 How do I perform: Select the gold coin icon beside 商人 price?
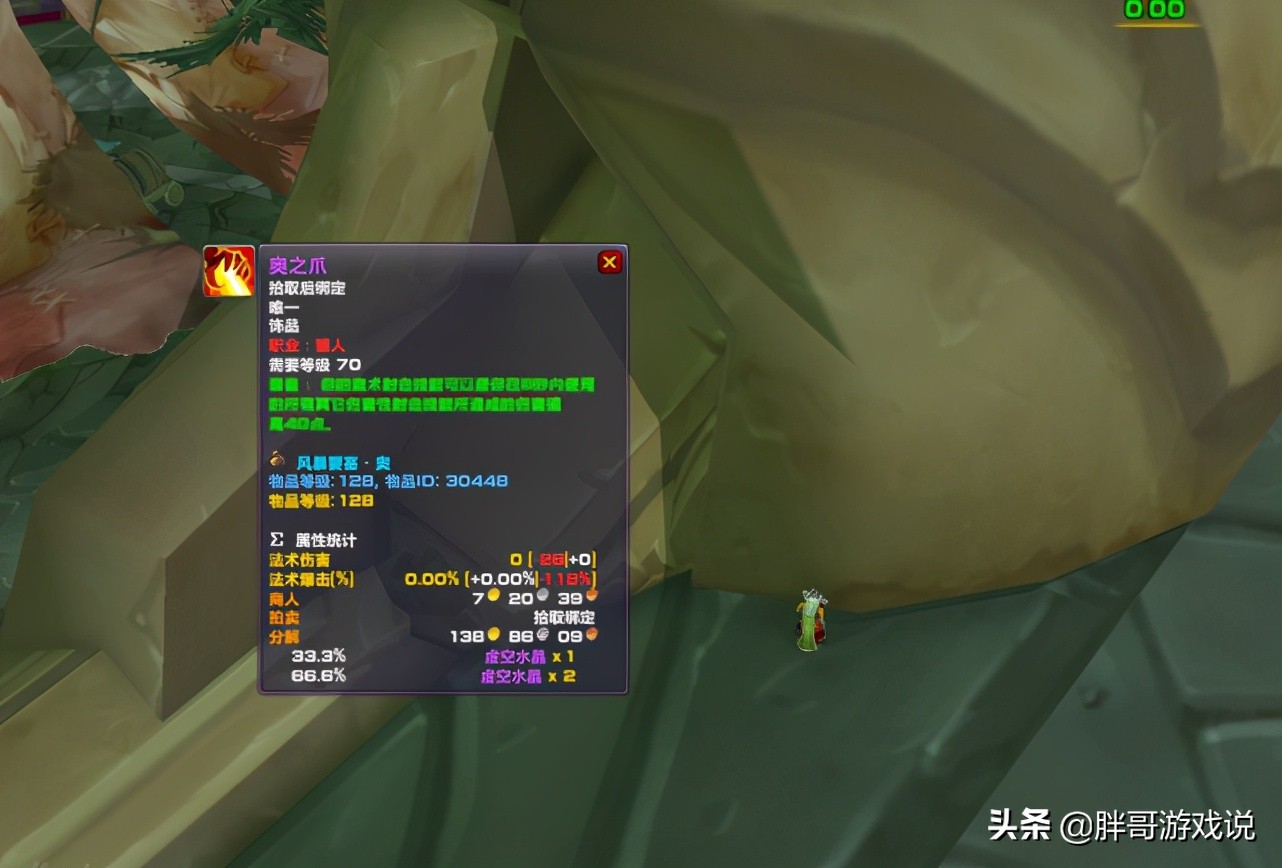click(494, 595)
